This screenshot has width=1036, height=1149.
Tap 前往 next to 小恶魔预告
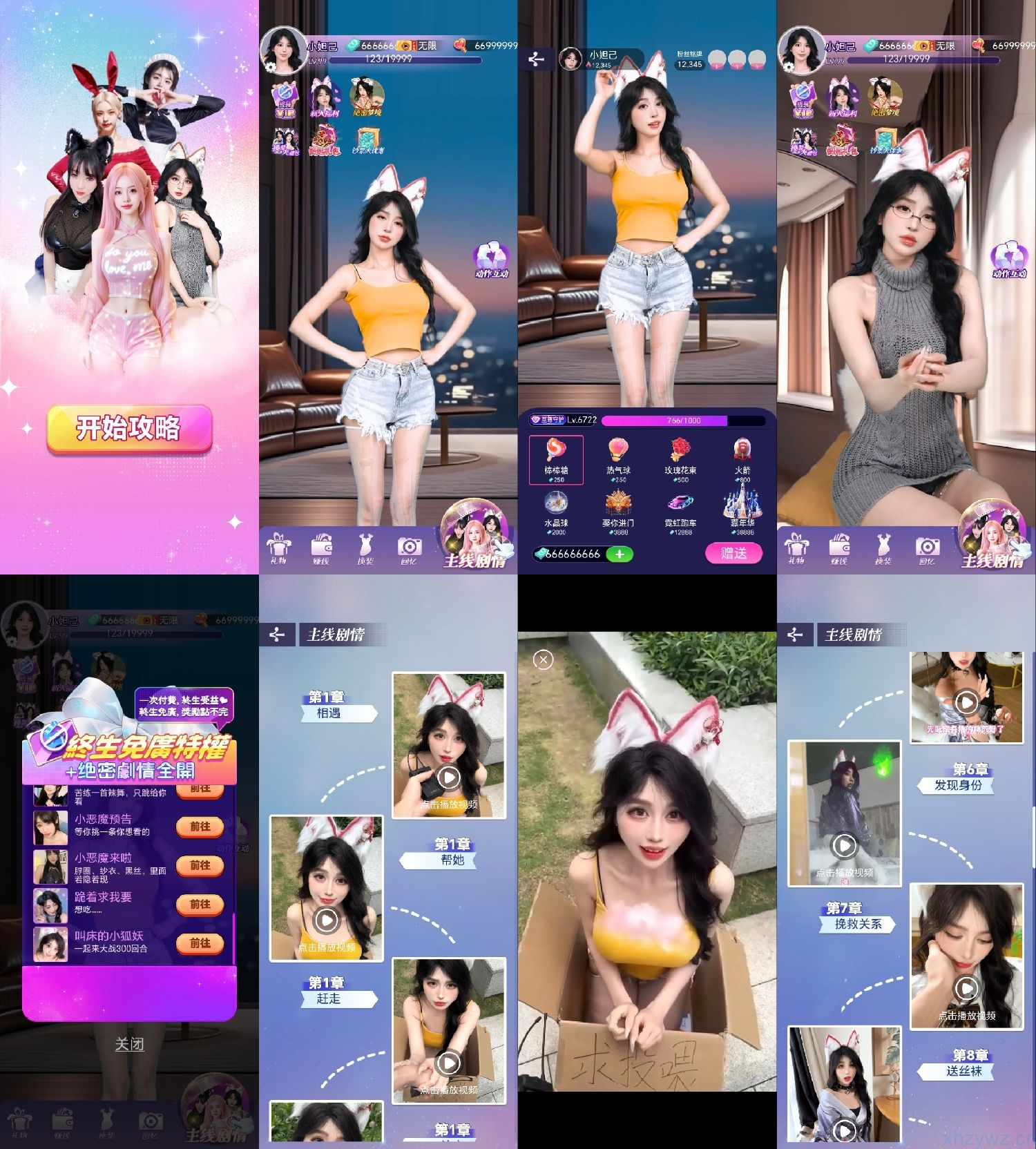(200, 828)
